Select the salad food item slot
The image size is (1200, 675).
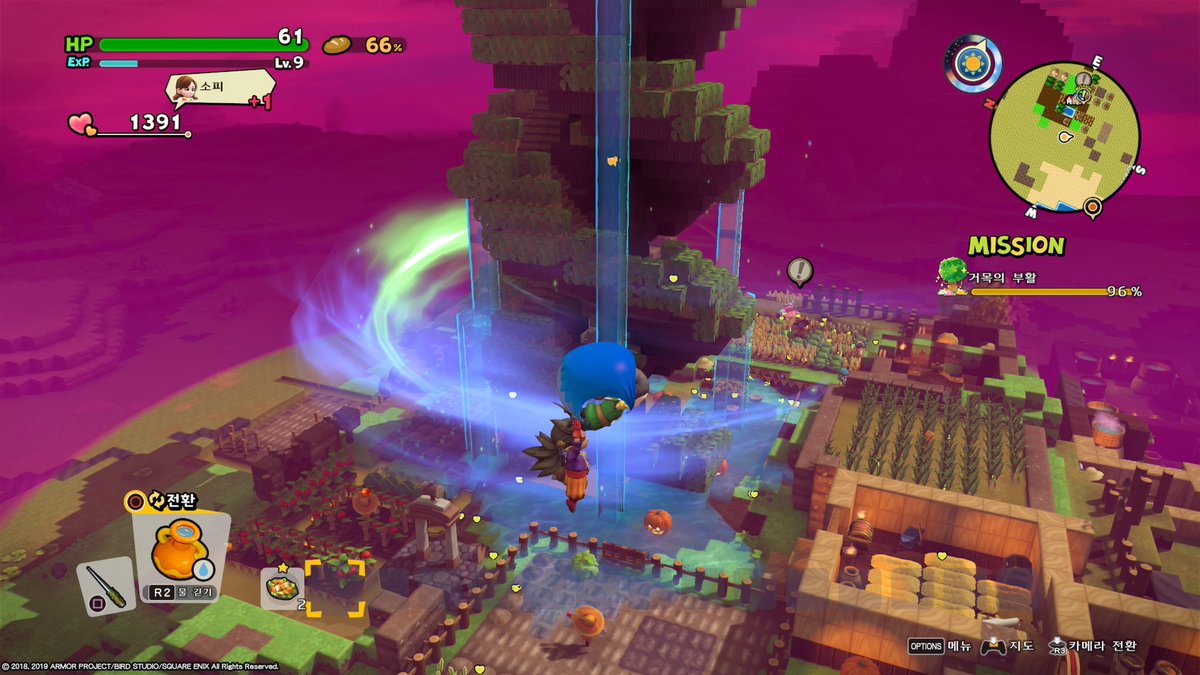281,585
